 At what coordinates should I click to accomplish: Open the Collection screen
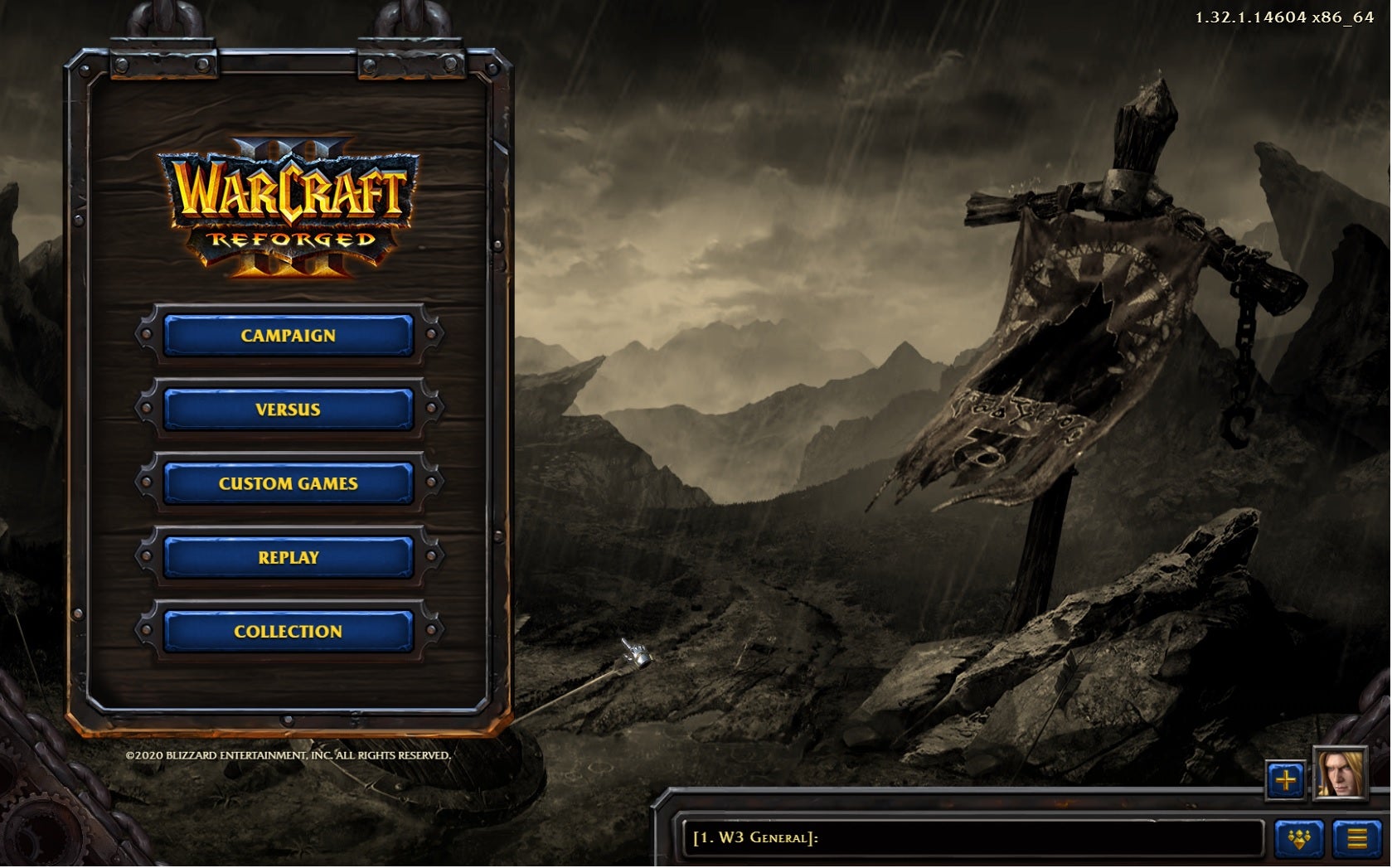click(288, 631)
